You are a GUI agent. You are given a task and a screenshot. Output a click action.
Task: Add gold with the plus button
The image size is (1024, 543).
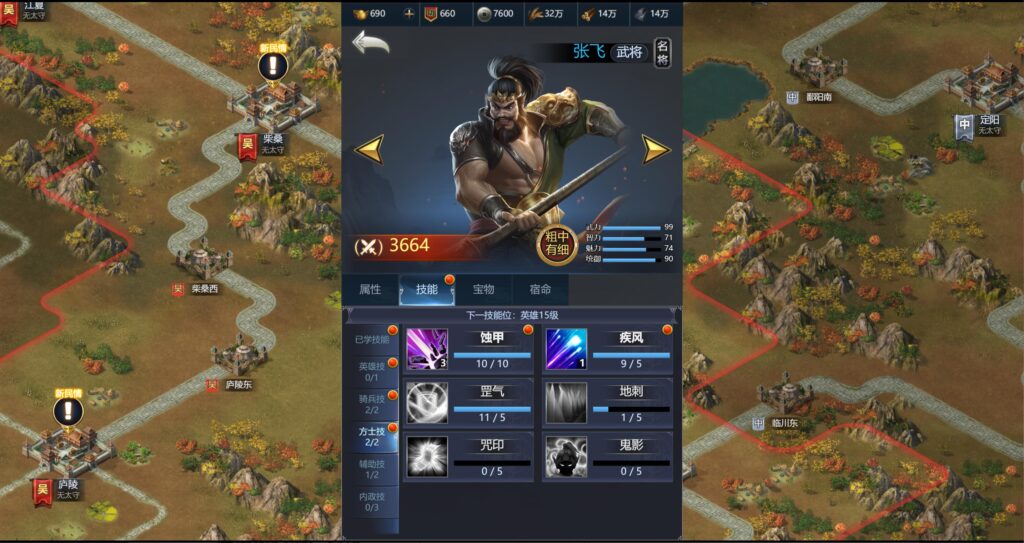(408, 14)
